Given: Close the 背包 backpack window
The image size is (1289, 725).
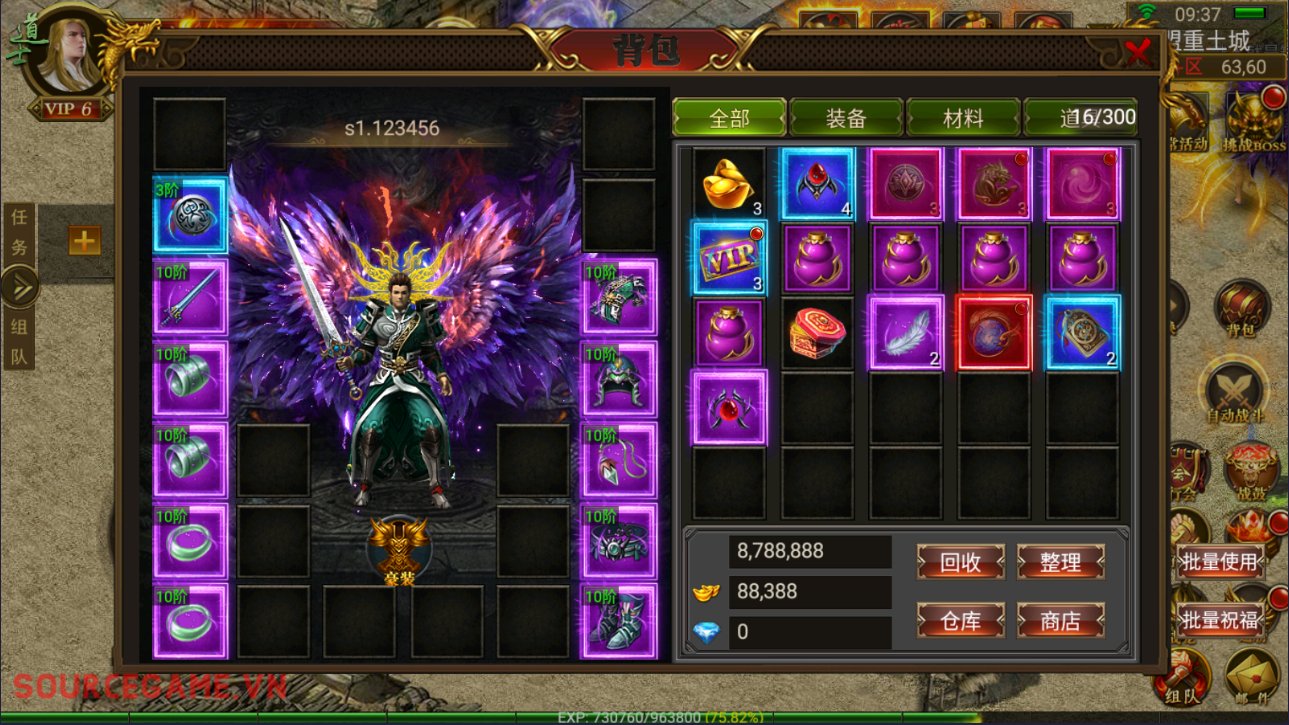Looking at the screenshot, I should click(1138, 50).
